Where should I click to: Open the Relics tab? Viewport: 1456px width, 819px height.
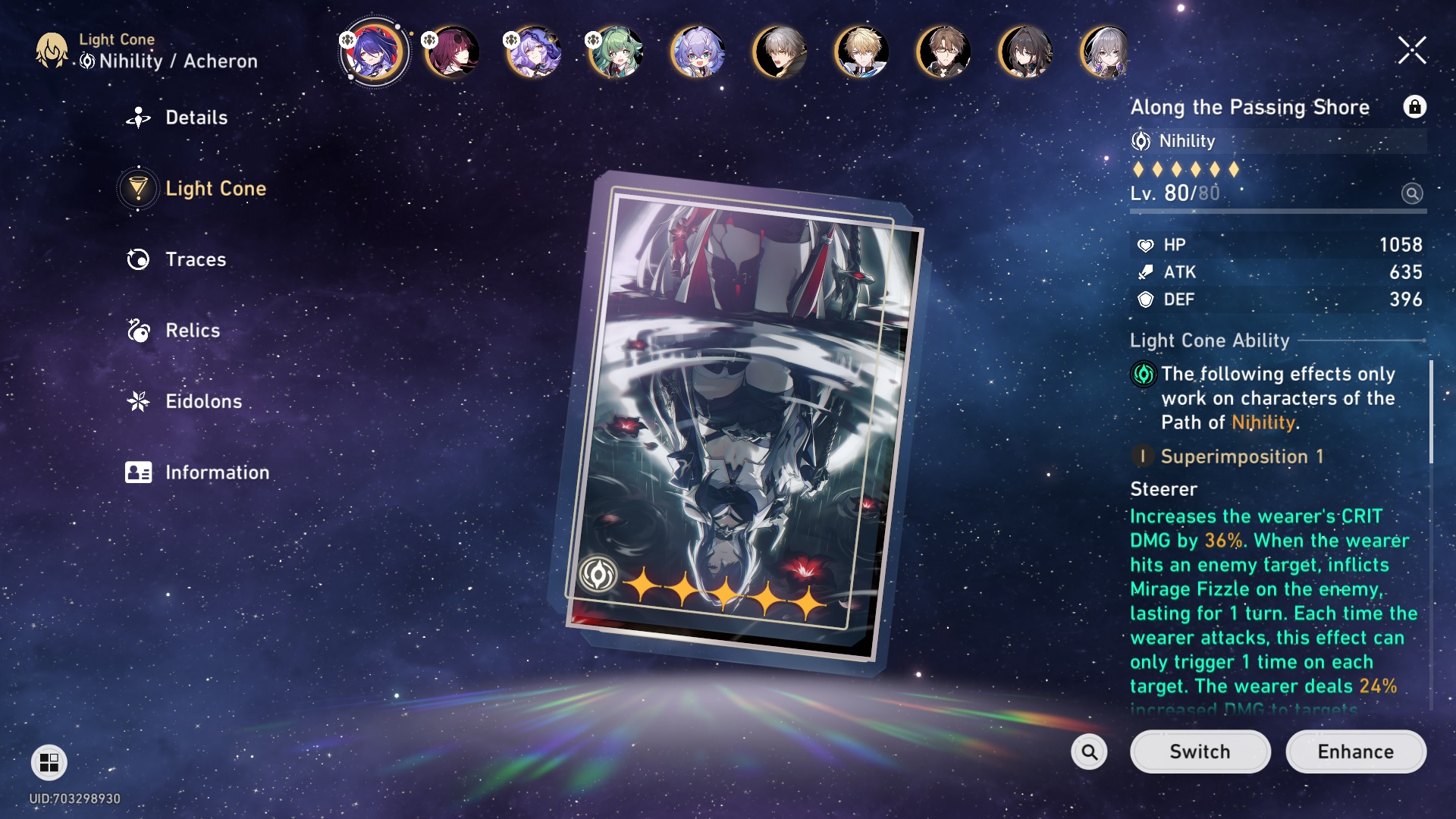(x=192, y=331)
